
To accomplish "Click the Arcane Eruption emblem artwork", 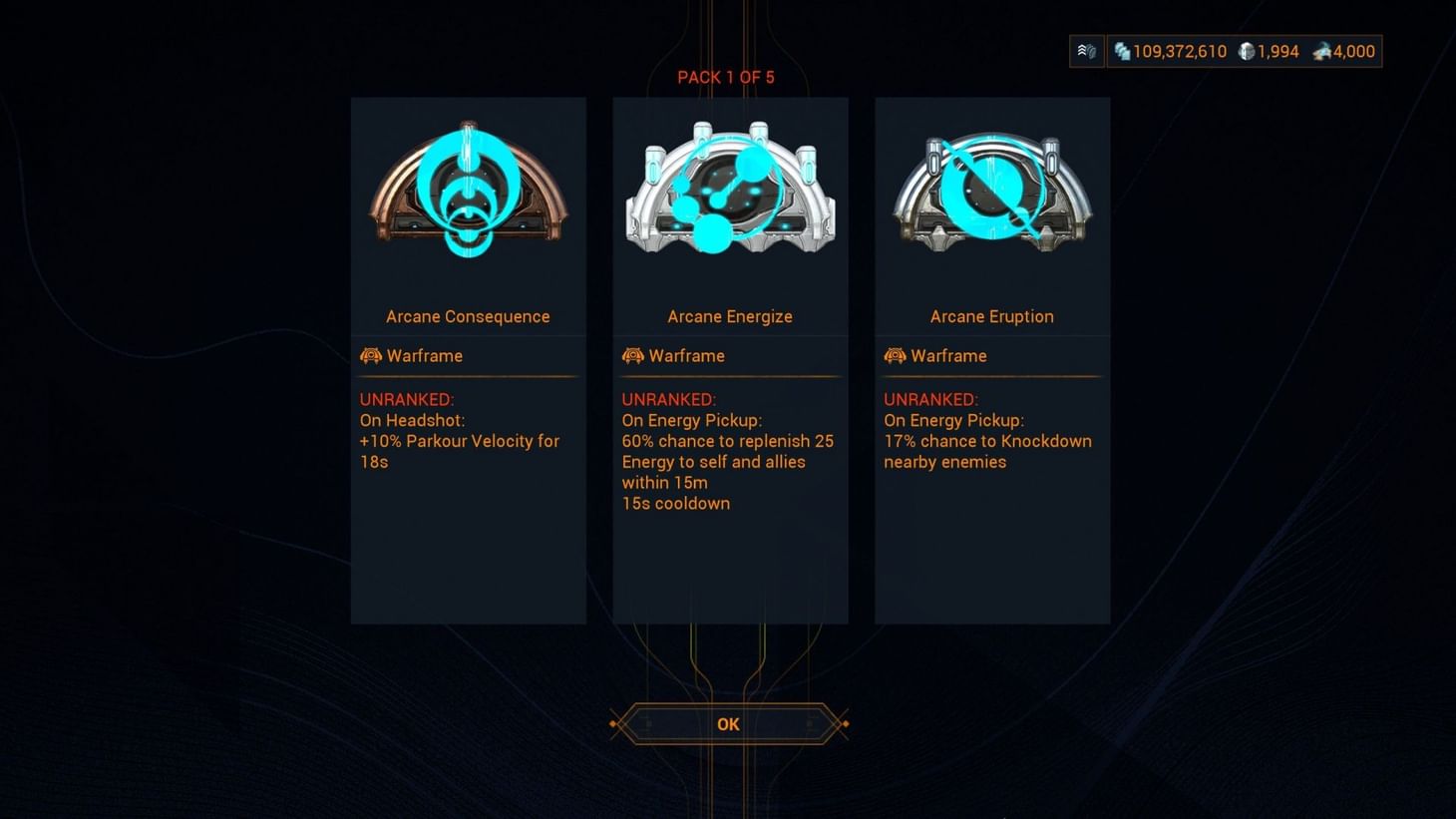I will click(990, 192).
